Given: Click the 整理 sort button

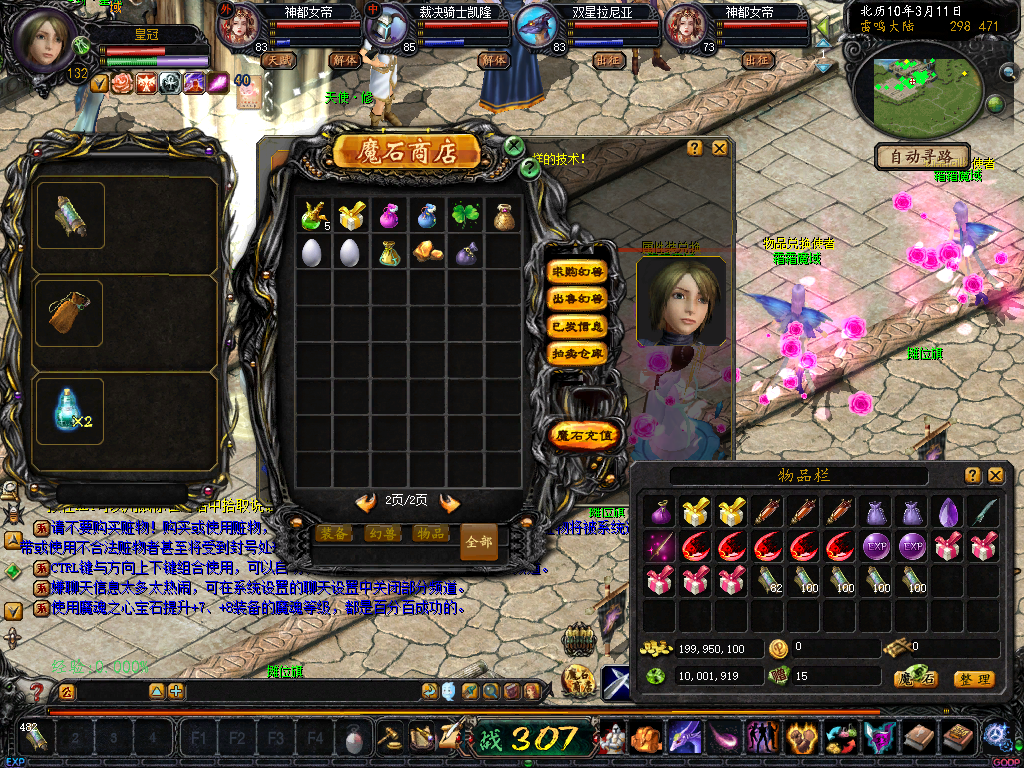Looking at the screenshot, I should pyautogui.click(x=973, y=679).
